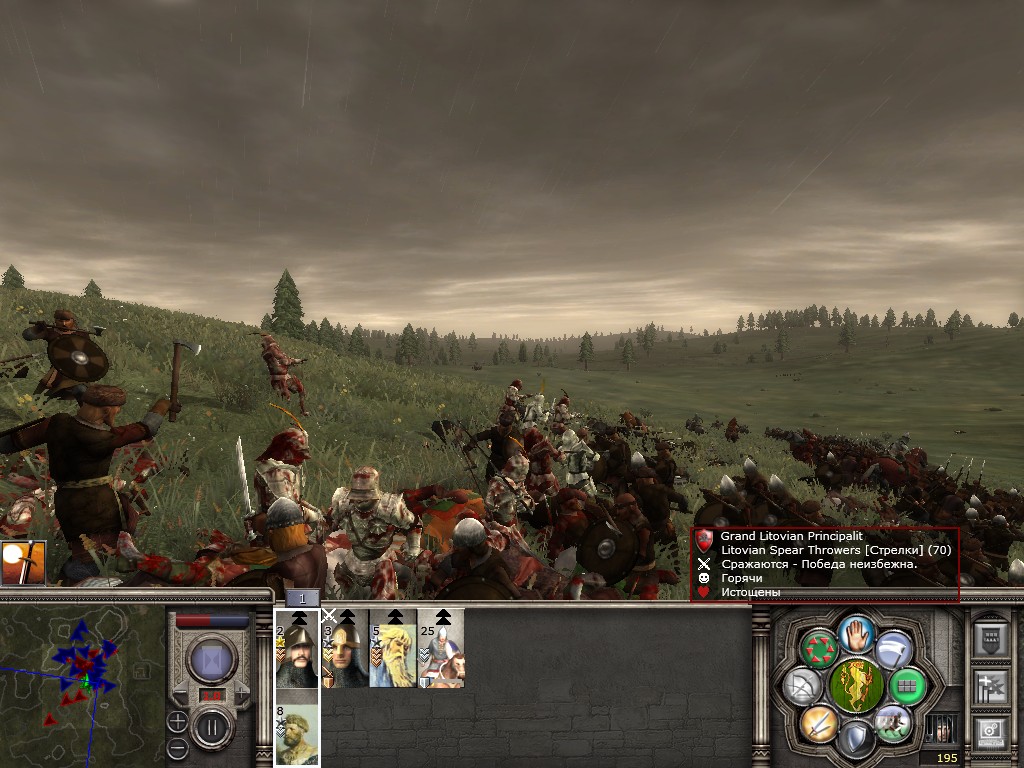Toggle run mode with the running men icon
1024x768 pixels.
pyautogui.click(x=892, y=722)
